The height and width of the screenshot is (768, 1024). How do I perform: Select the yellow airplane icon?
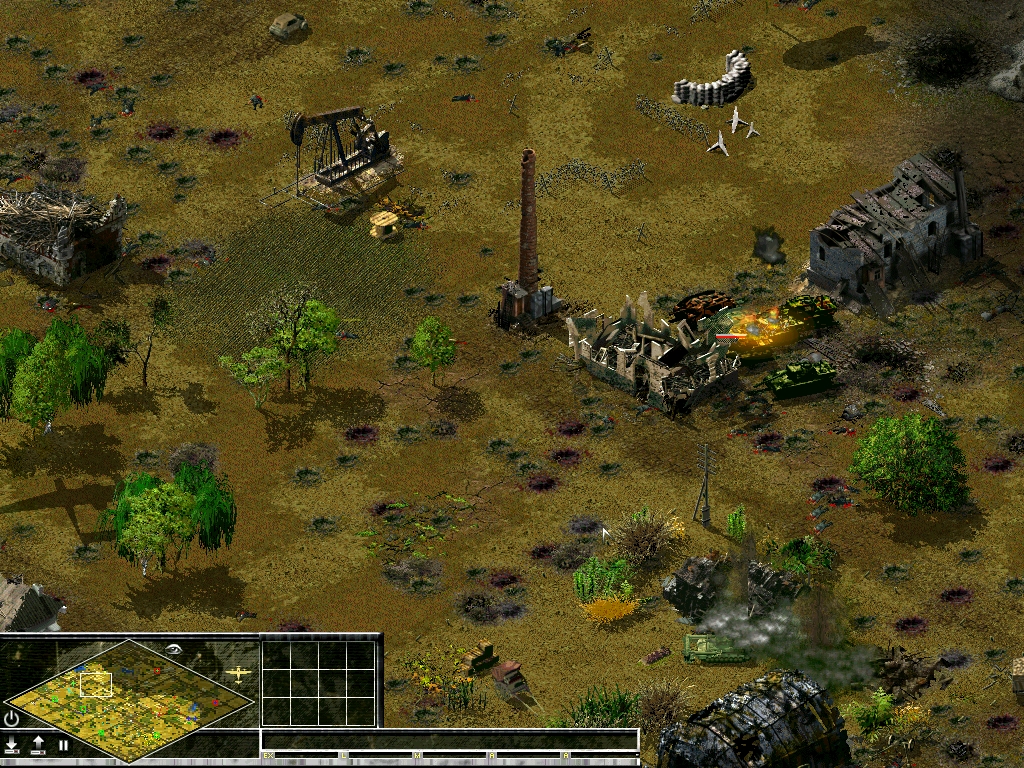point(238,674)
